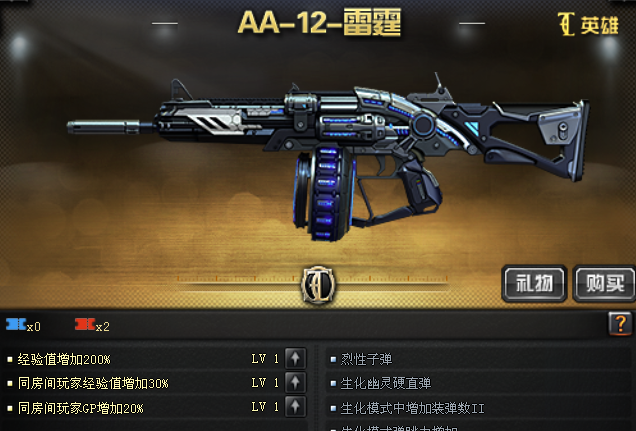Viewport: 636px width, 431px height.
Task: Upgrade the 经验值增加200% attribute level
Action: pos(295,358)
